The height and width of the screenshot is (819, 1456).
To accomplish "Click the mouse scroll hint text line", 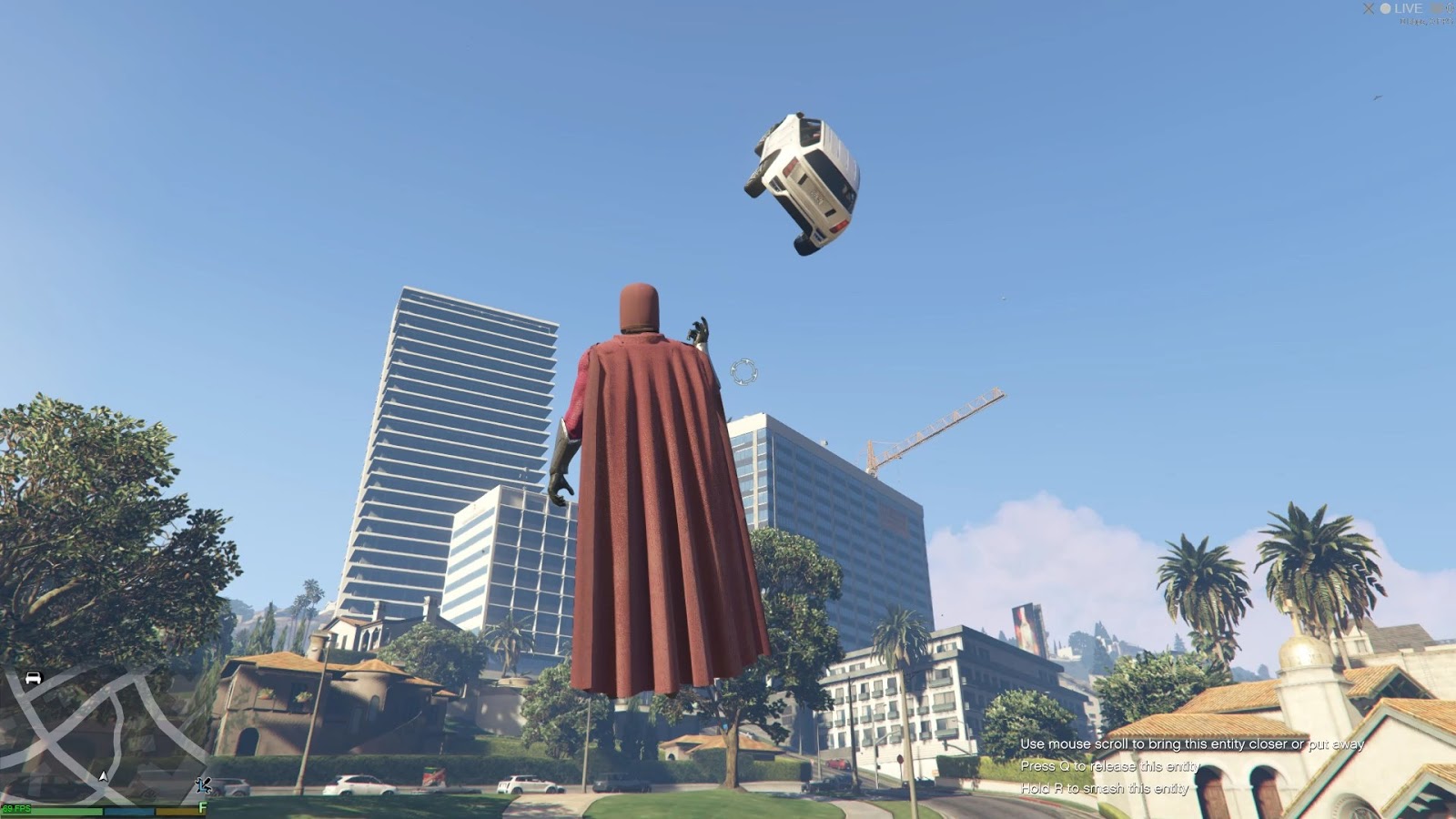I will coord(1192,743).
